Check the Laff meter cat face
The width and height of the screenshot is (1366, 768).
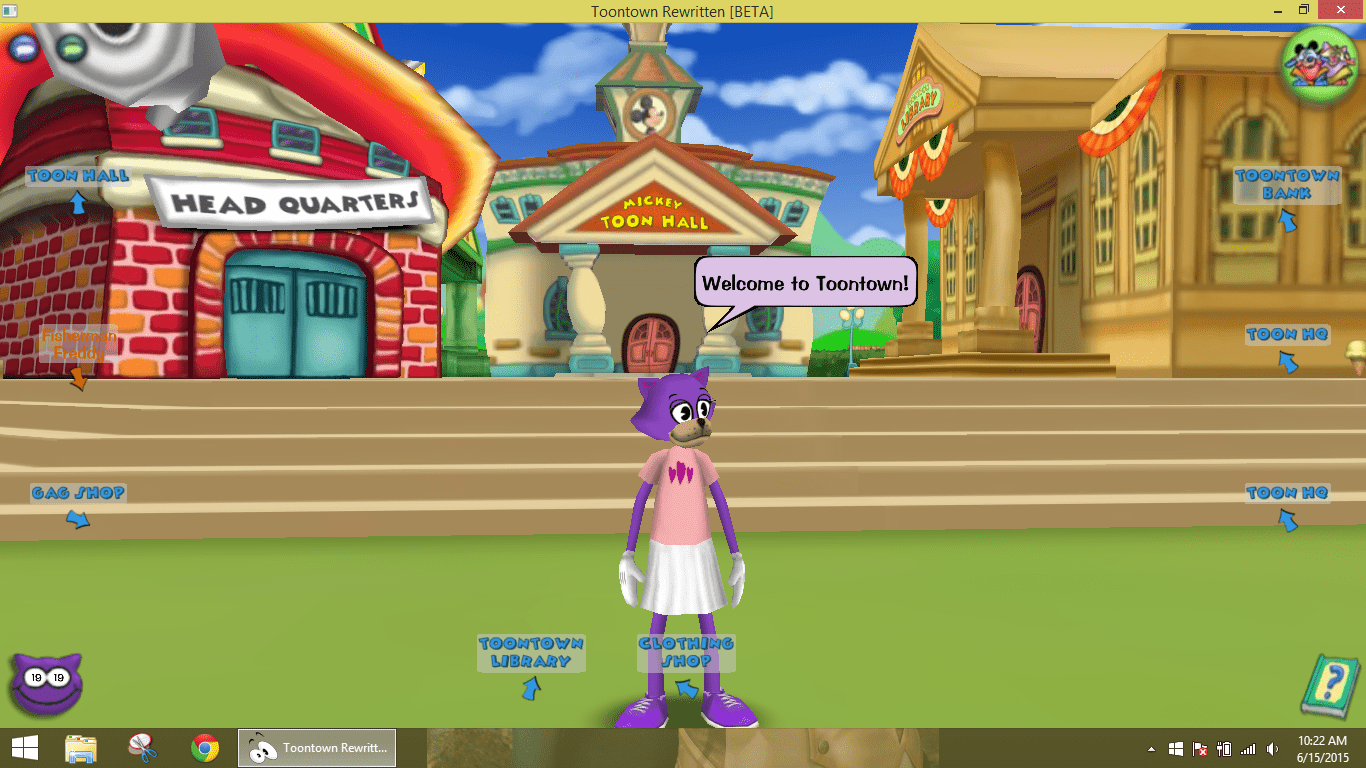point(45,685)
